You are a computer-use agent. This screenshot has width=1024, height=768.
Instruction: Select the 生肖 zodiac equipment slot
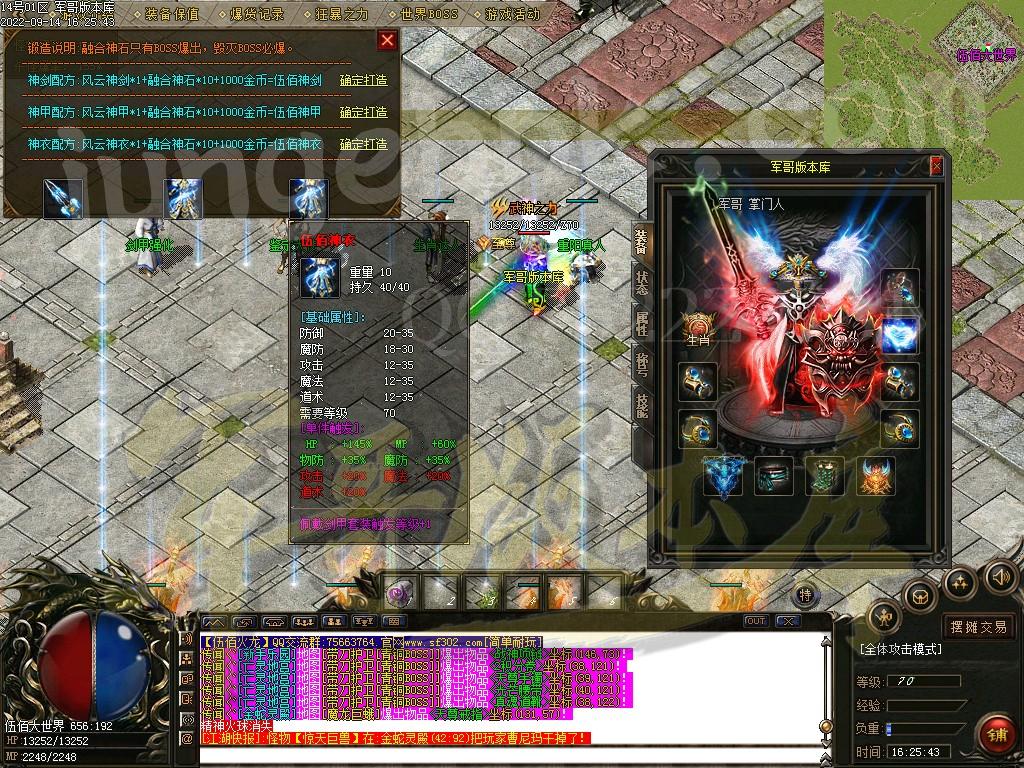(x=697, y=328)
